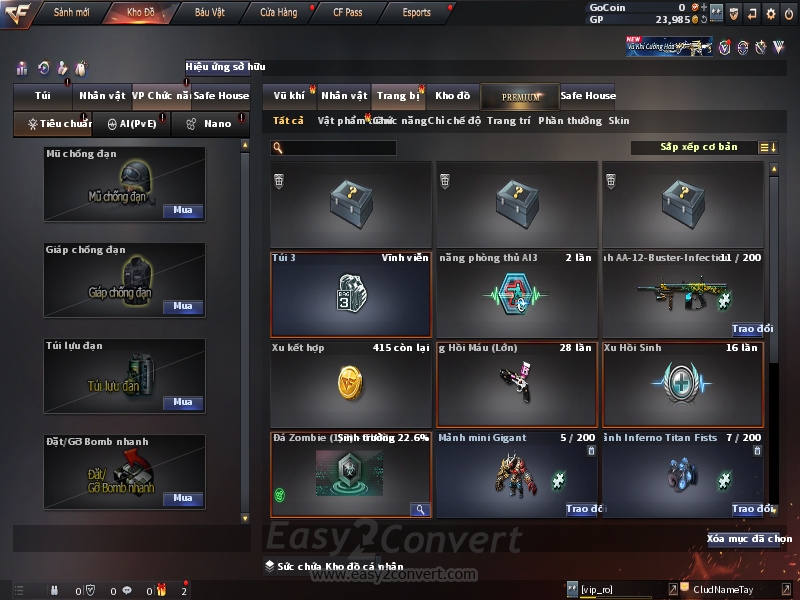This screenshot has width=800, height=600.
Task: Open the Sắp xếp cơ bản sort dropdown
Action: 698,147
